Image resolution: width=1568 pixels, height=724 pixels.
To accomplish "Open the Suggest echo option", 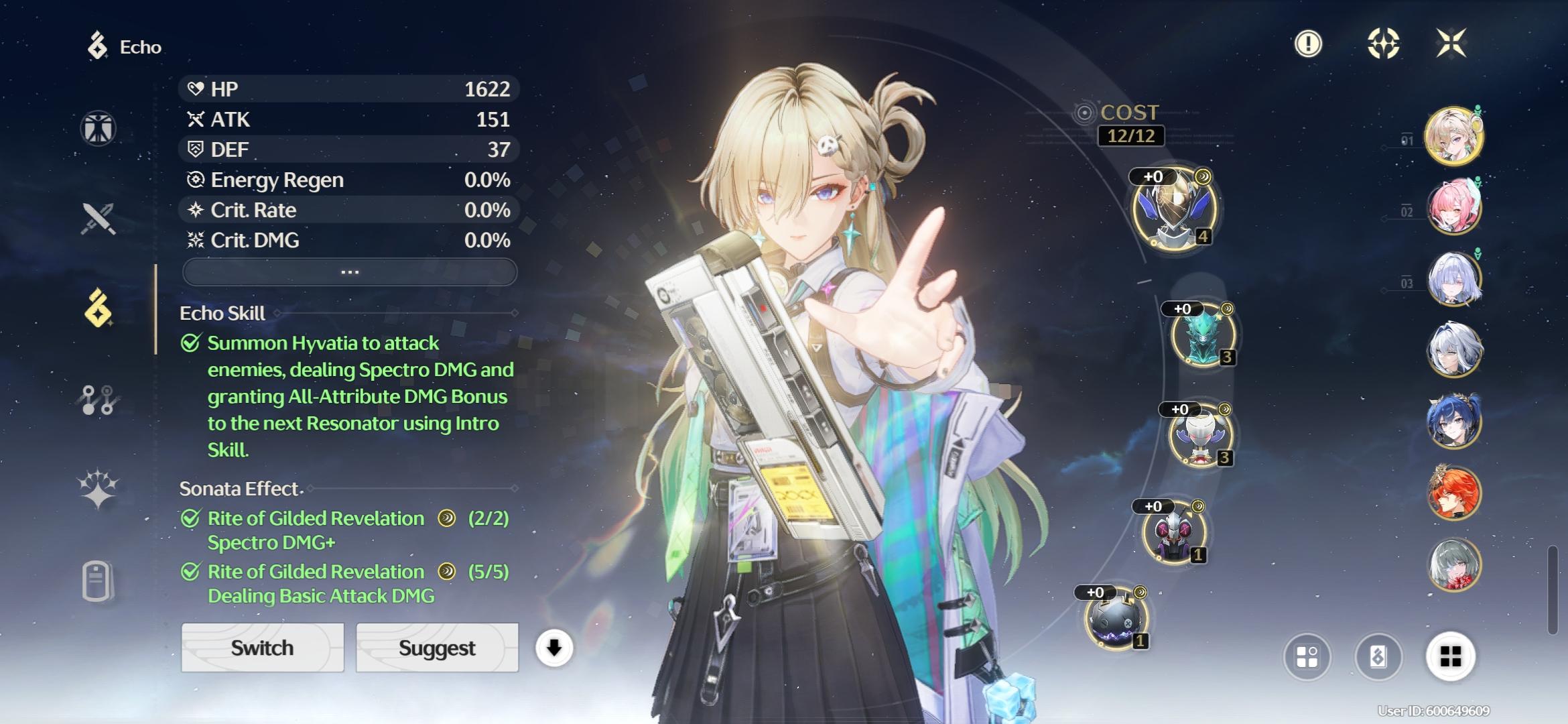I will [437, 648].
